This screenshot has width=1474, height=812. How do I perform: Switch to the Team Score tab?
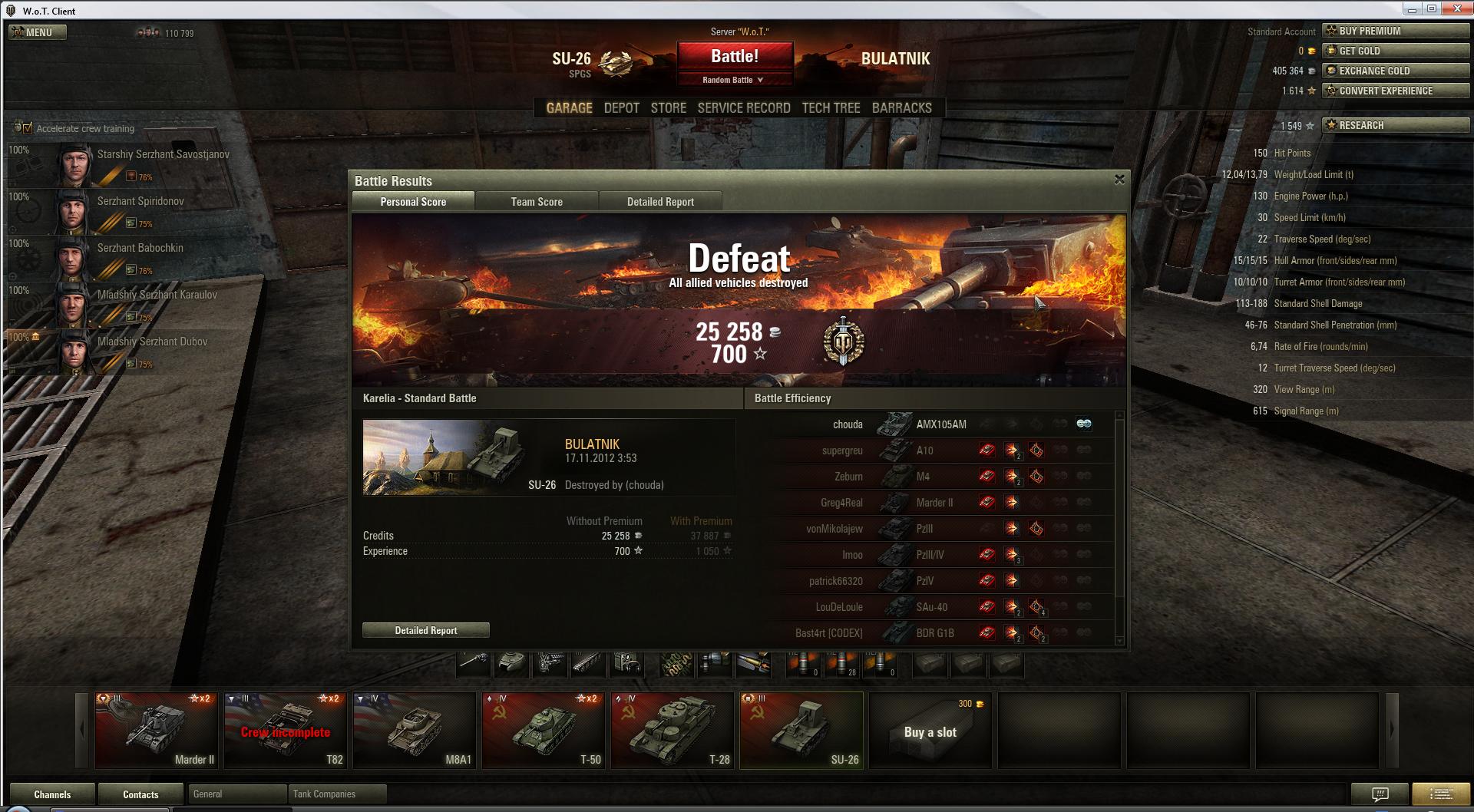[x=537, y=202]
